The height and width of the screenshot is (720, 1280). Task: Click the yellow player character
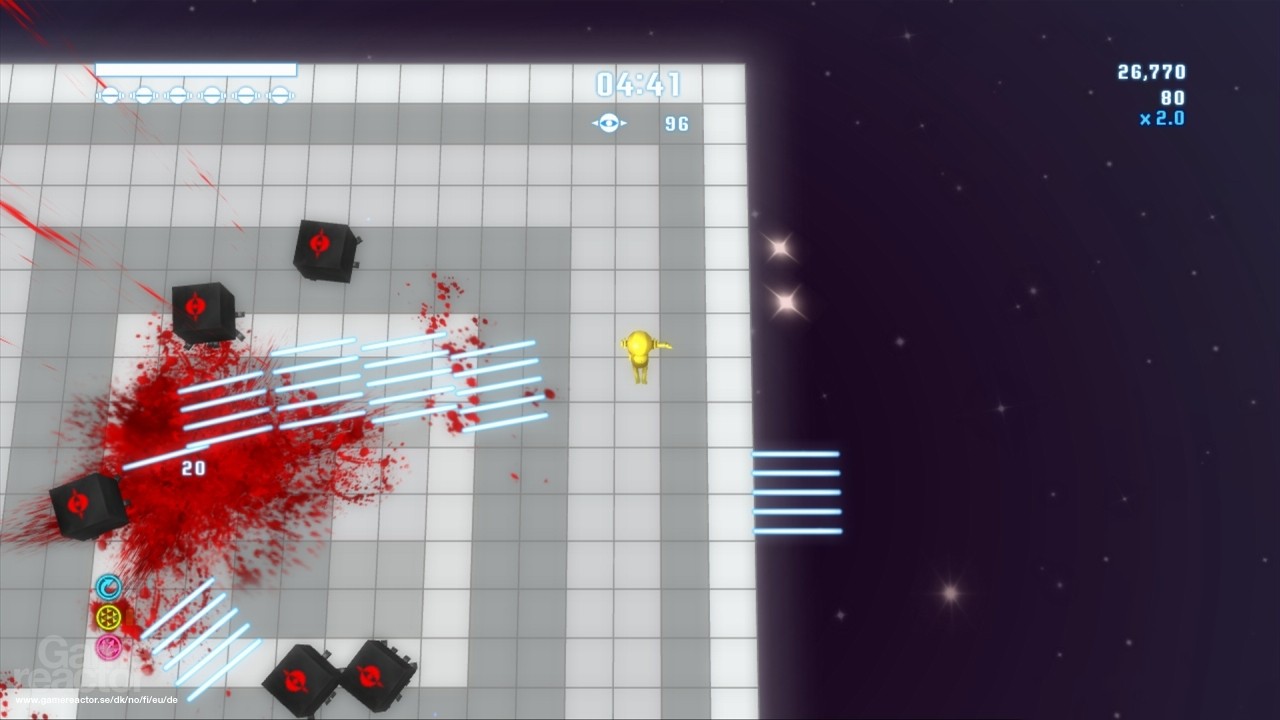click(x=641, y=353)
